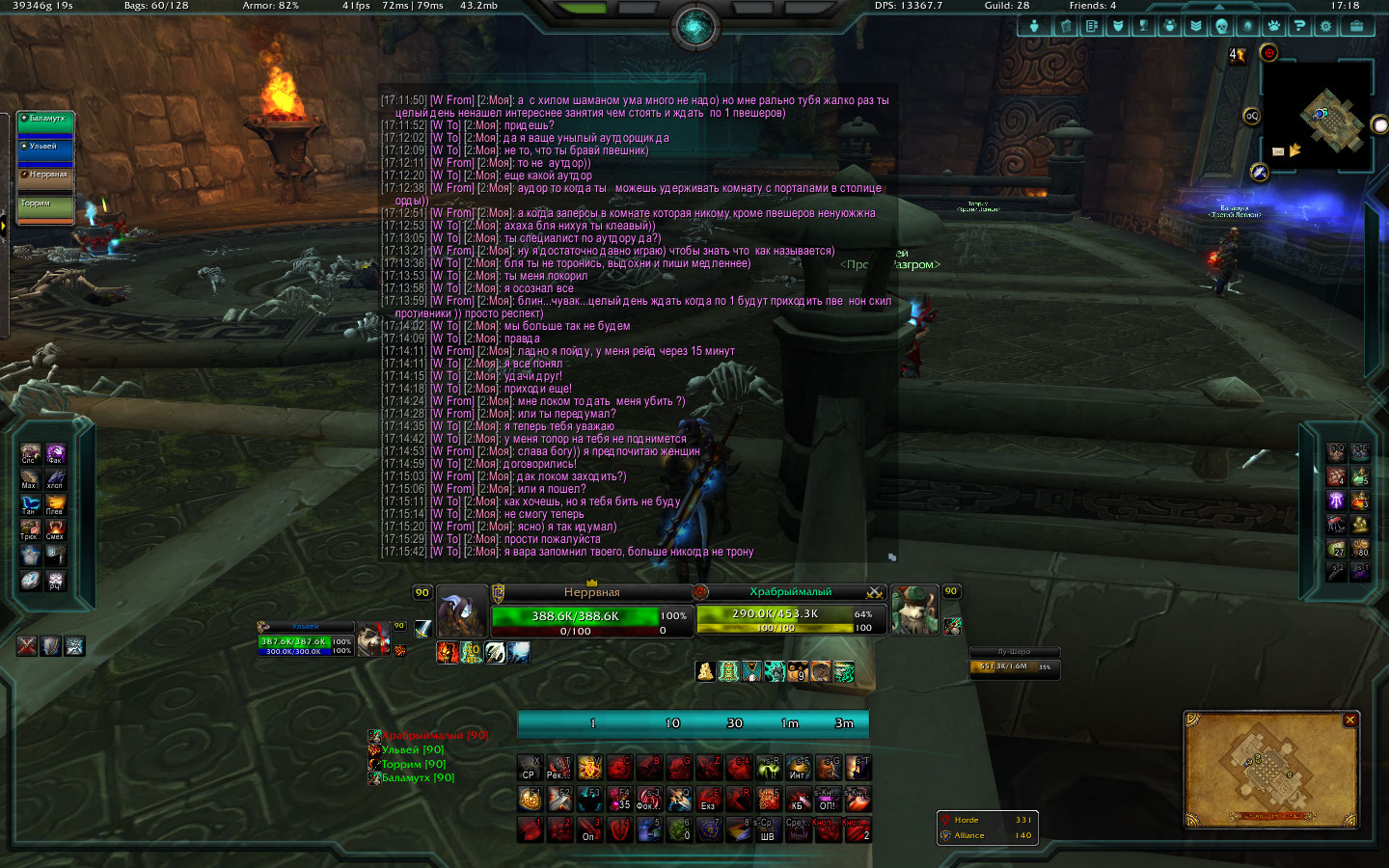
Task: Select Баламутх raid frame
Action: [x=45, y=124]
